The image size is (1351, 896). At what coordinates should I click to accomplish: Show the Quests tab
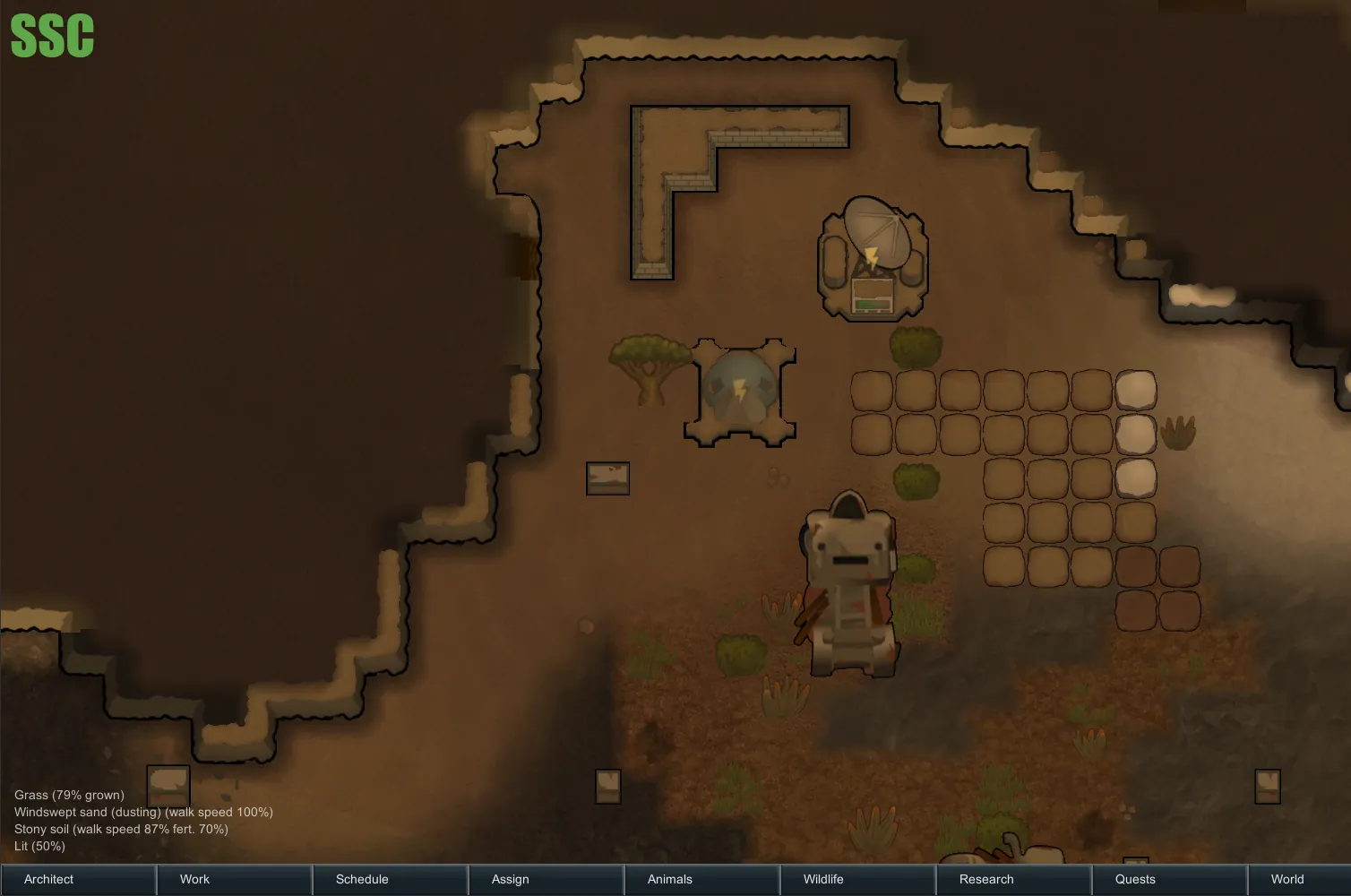pos(1169,880)
